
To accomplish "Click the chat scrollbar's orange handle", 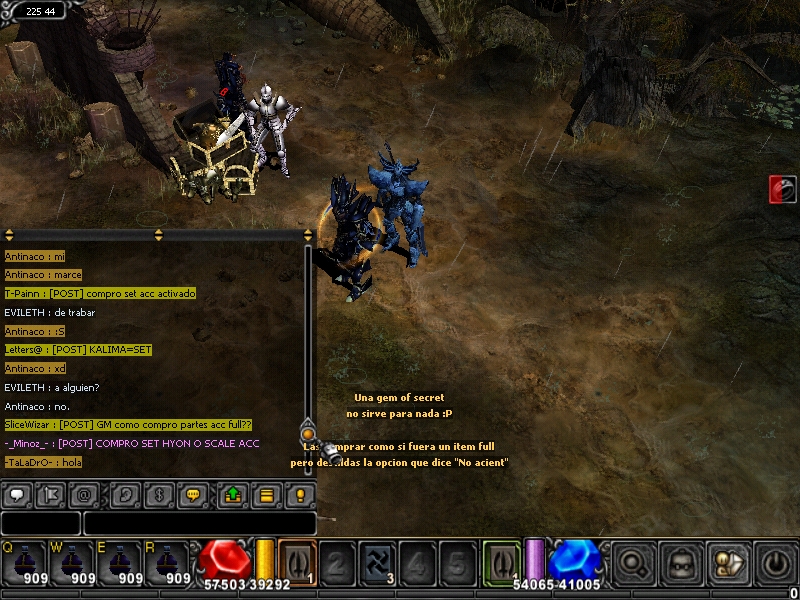I will pos(308,434).
